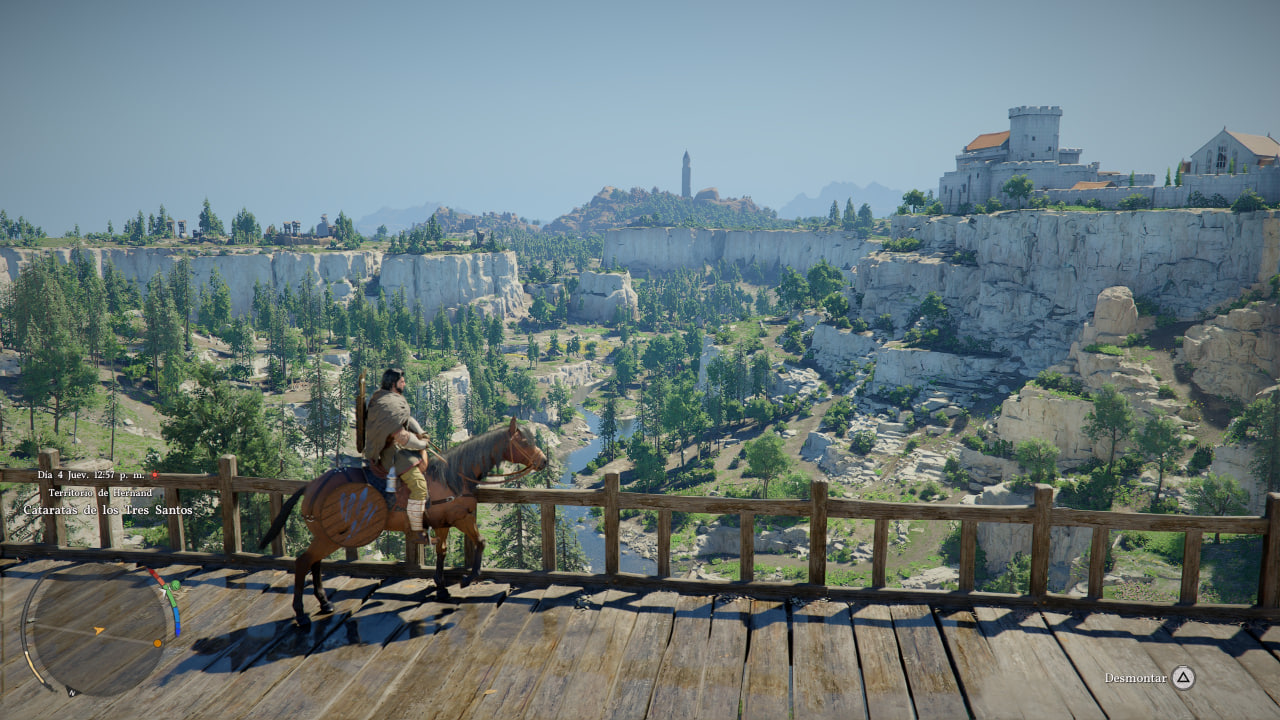The height and width of the screenshot is (720, 1280).
Task: Select the green dot beside the minimap
Action: tap(176, 585)
